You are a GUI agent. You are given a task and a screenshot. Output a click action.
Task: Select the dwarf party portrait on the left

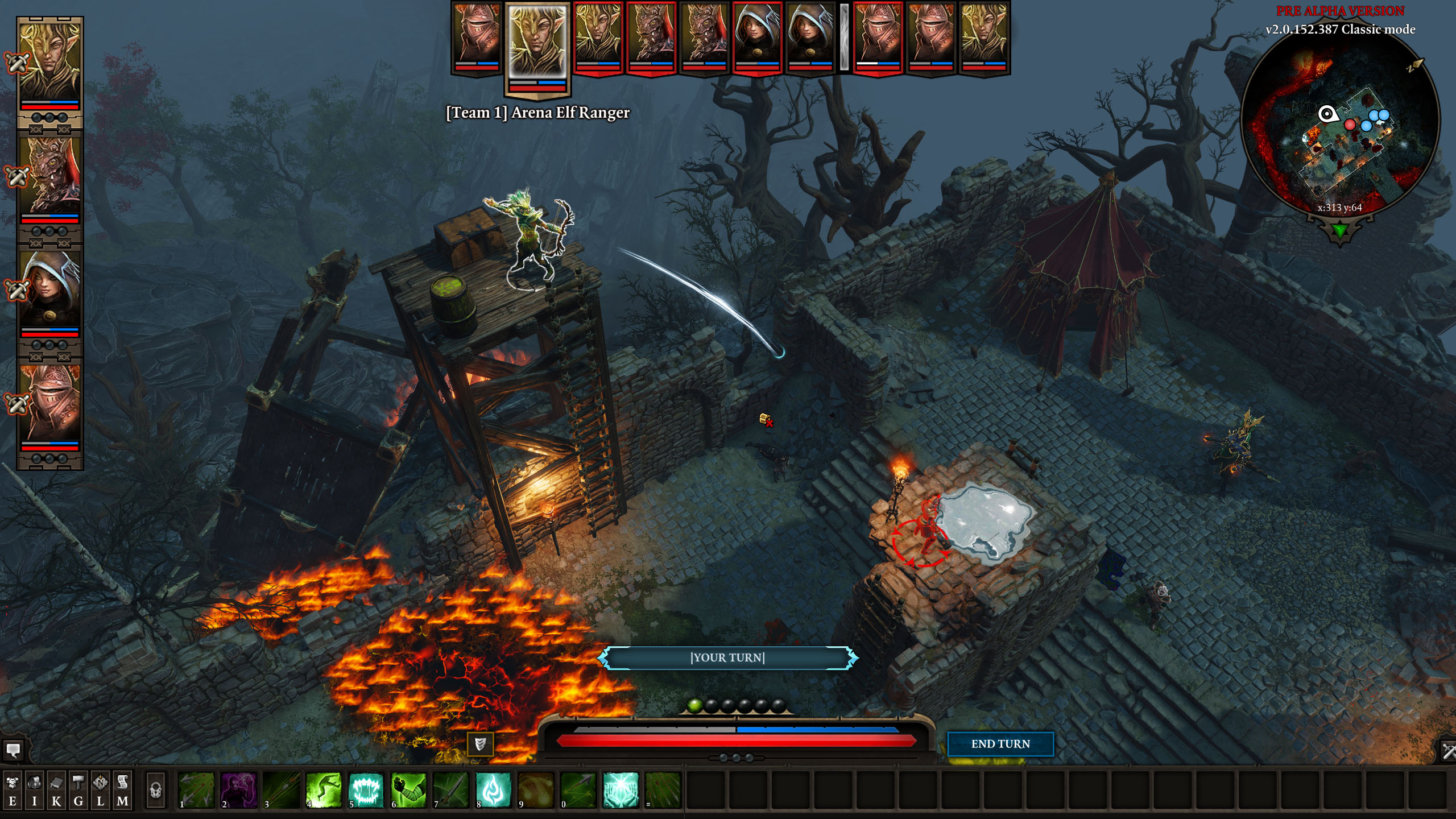[x=50, y=290]
